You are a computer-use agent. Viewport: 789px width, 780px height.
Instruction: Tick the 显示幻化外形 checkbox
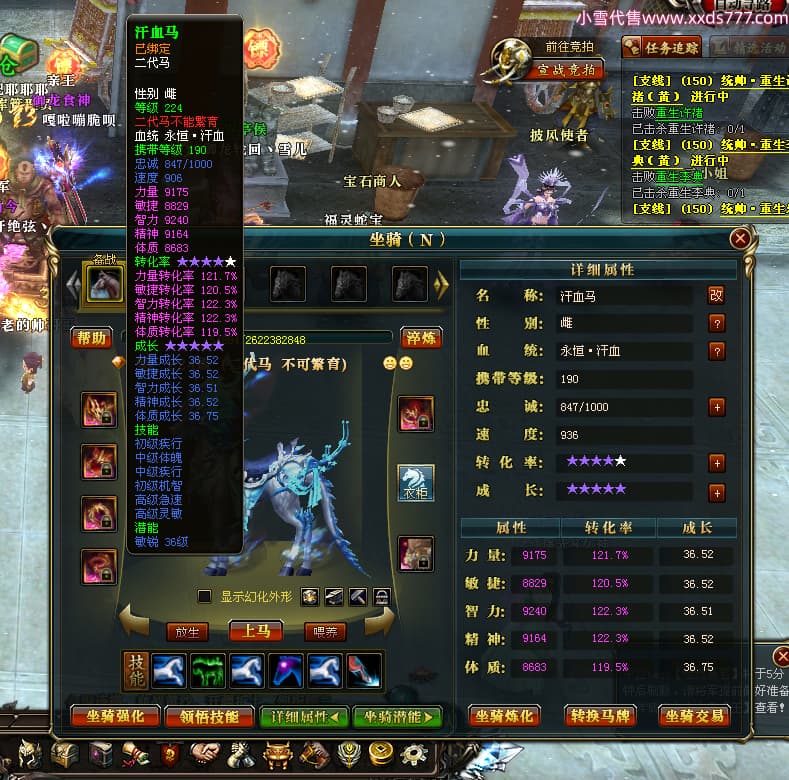click(205, 597)
